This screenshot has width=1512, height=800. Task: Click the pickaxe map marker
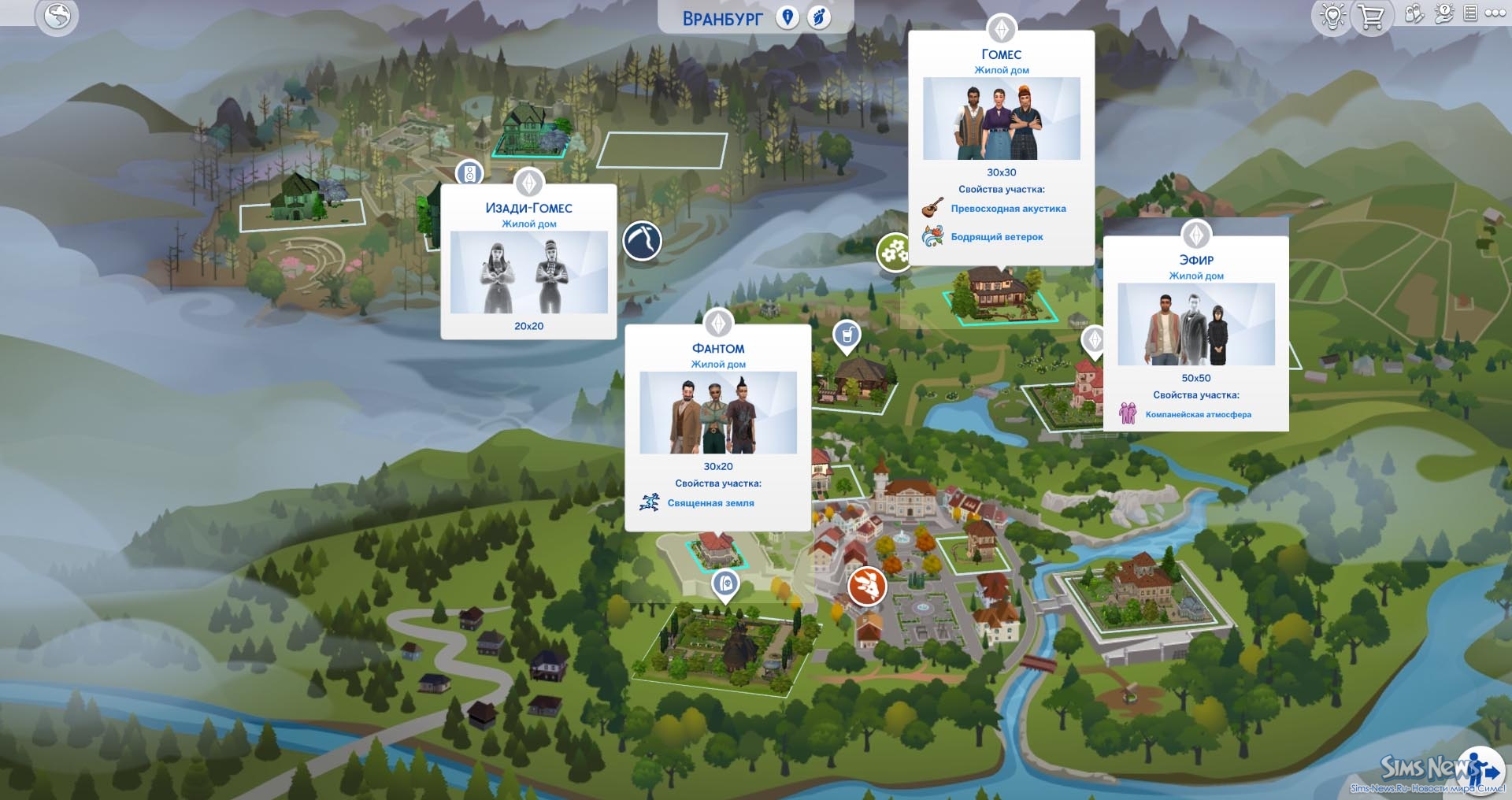[x=642, y=241]
